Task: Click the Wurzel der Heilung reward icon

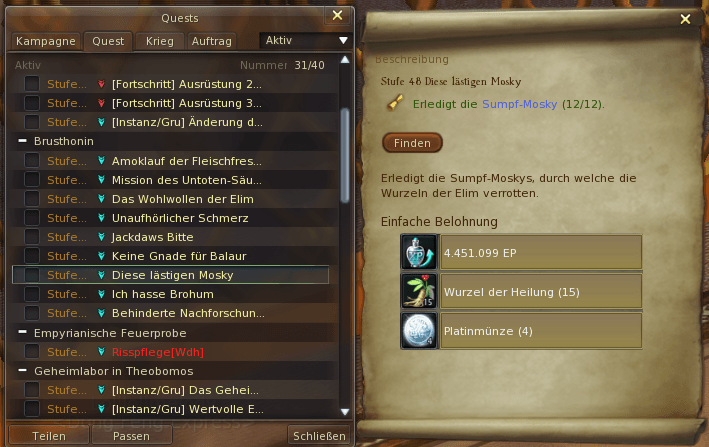Action: 419,291
